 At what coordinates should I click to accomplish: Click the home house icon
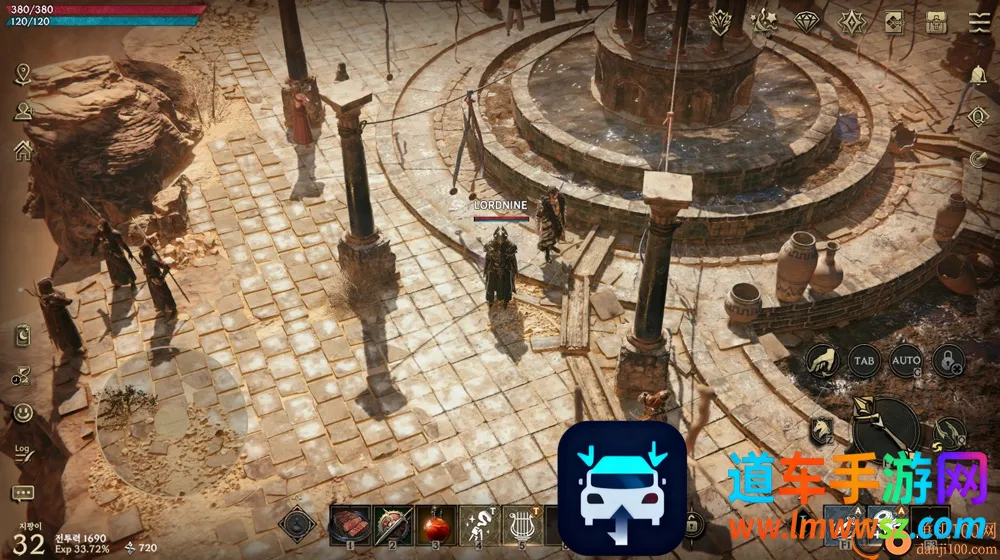(x=23, y=150)
